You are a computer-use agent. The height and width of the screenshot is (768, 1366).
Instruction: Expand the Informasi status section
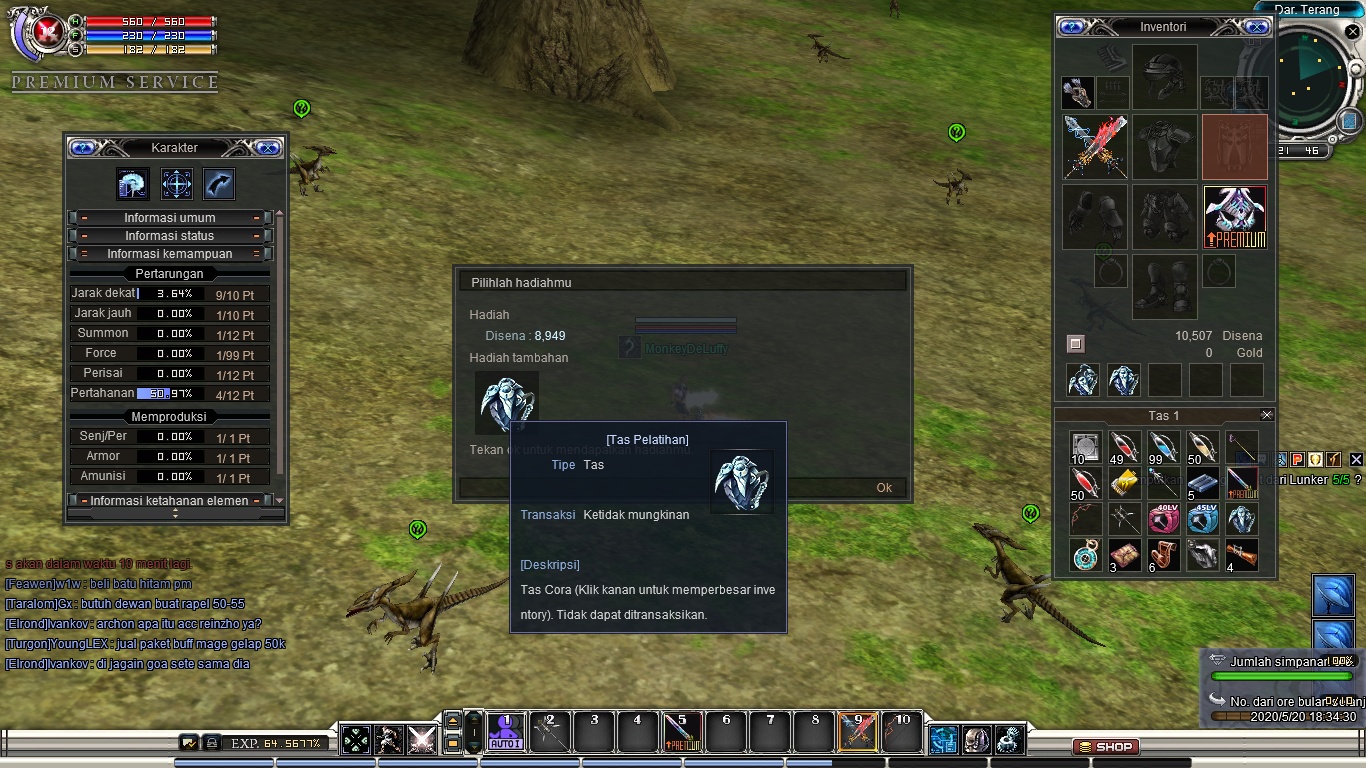pos(170,235)
